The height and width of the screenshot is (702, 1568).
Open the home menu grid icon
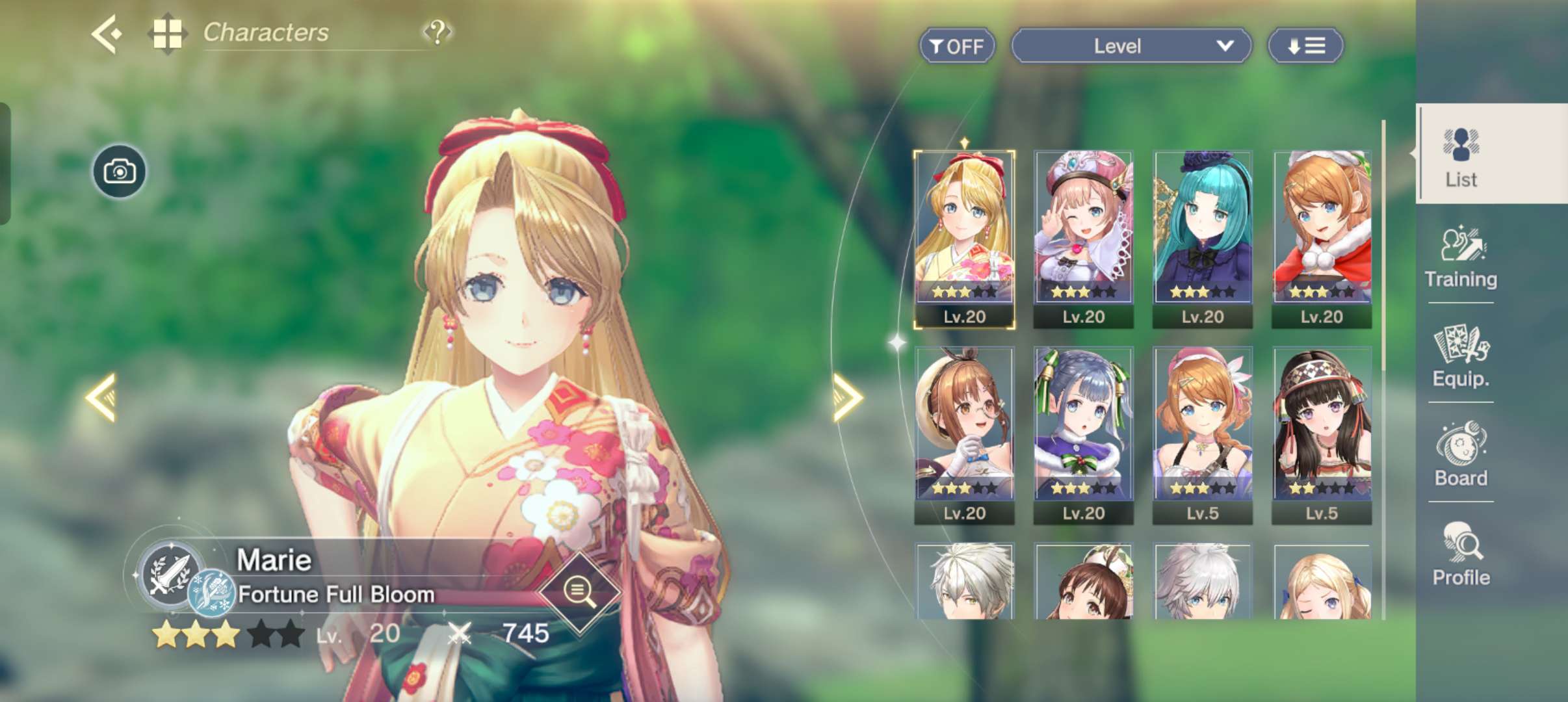tap(167, 33)
